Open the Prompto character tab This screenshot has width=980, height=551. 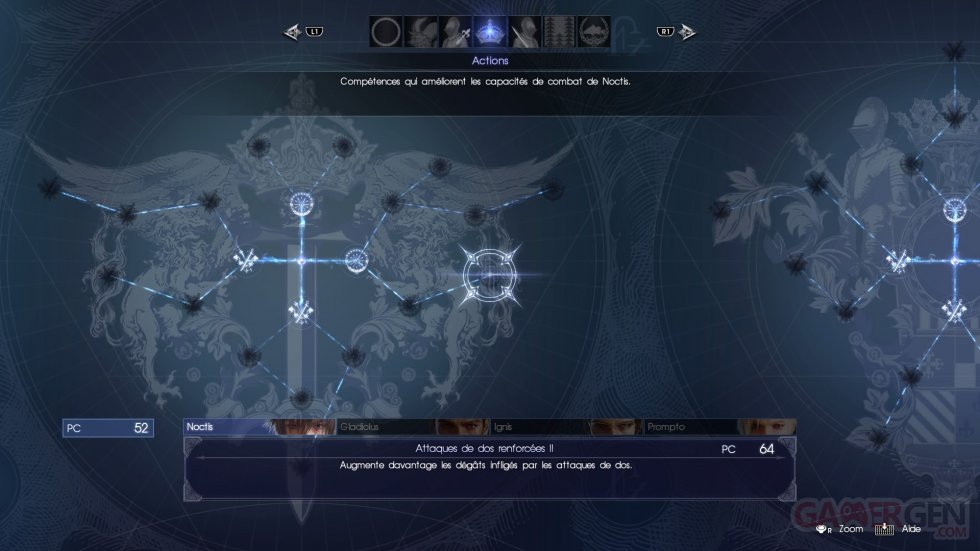(x=720, y=427)
